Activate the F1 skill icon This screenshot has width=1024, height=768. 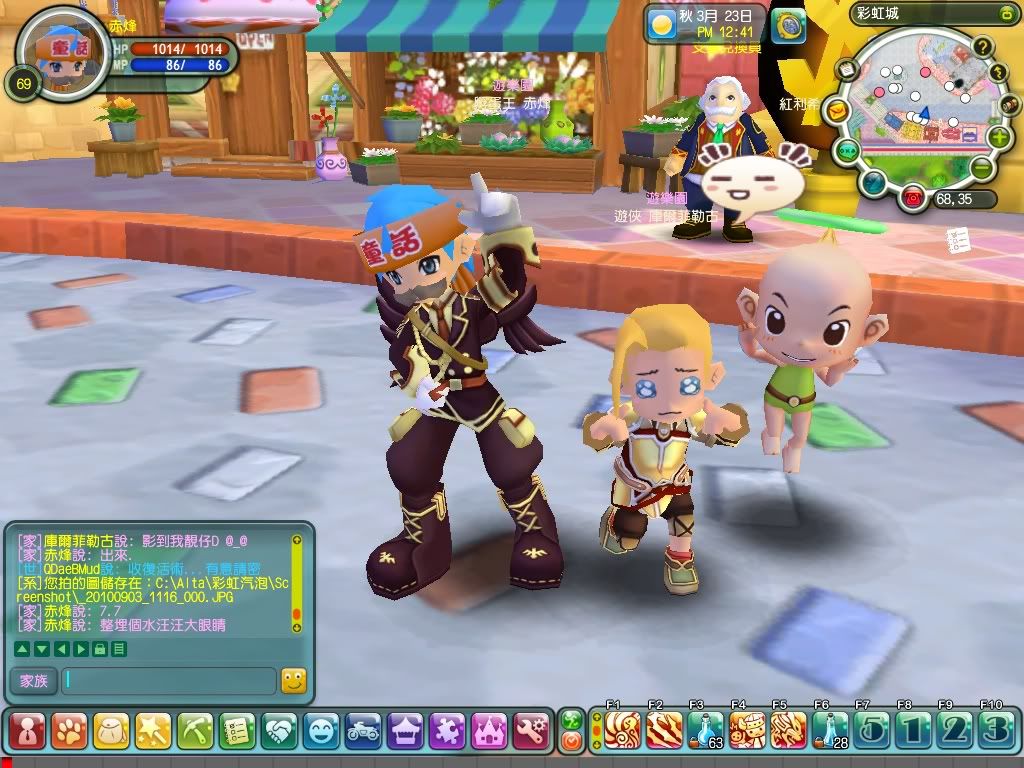(x=622, y=730)
